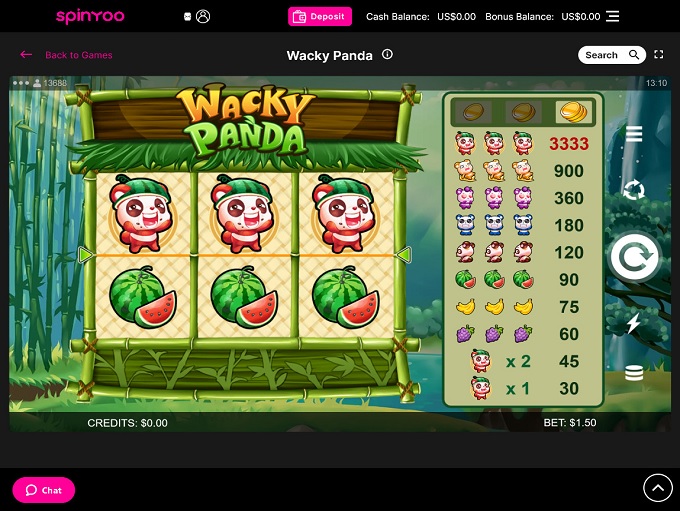Go back to Games

(x=67, y=55)
